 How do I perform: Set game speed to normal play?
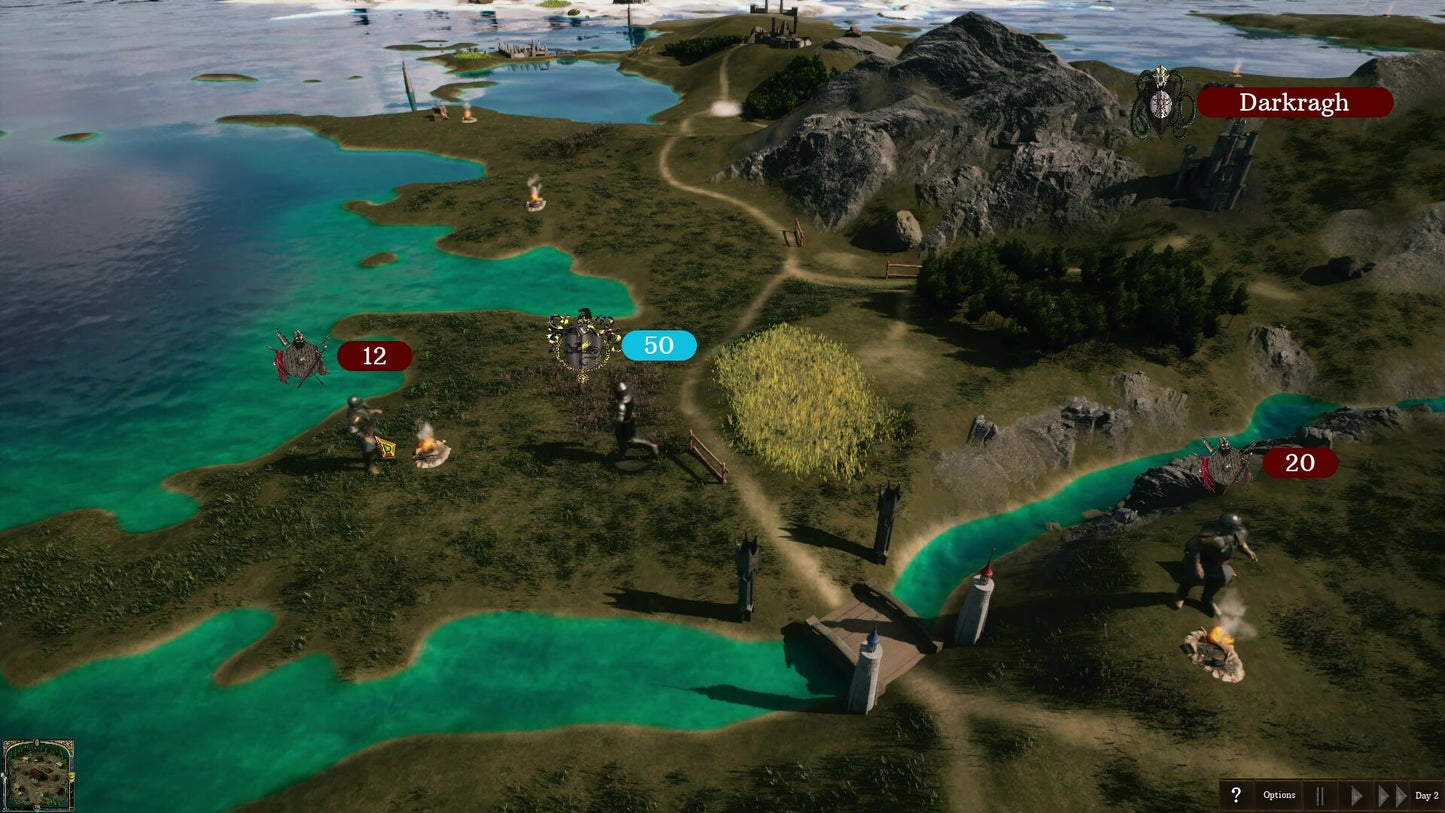(1356, 796)
